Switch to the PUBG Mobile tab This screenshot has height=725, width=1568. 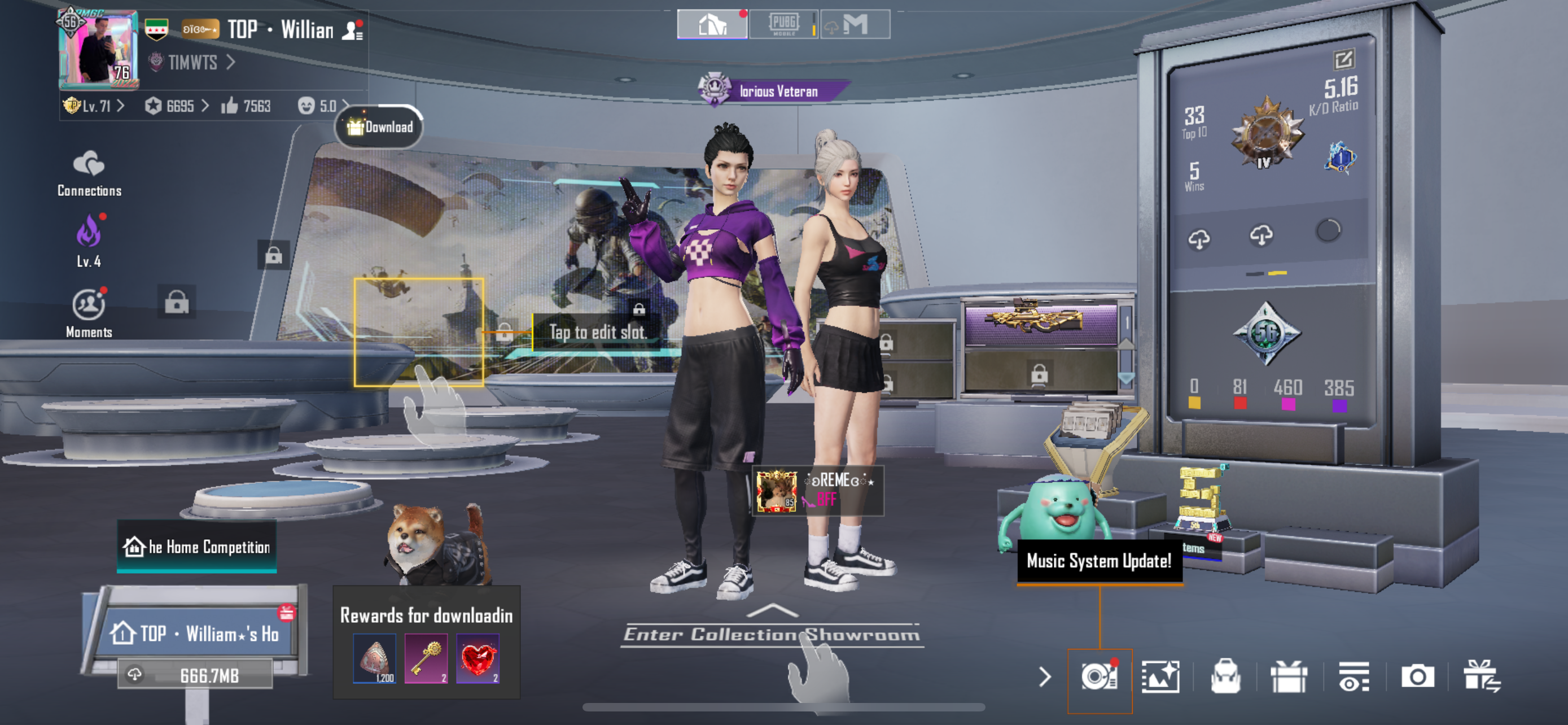783,25
